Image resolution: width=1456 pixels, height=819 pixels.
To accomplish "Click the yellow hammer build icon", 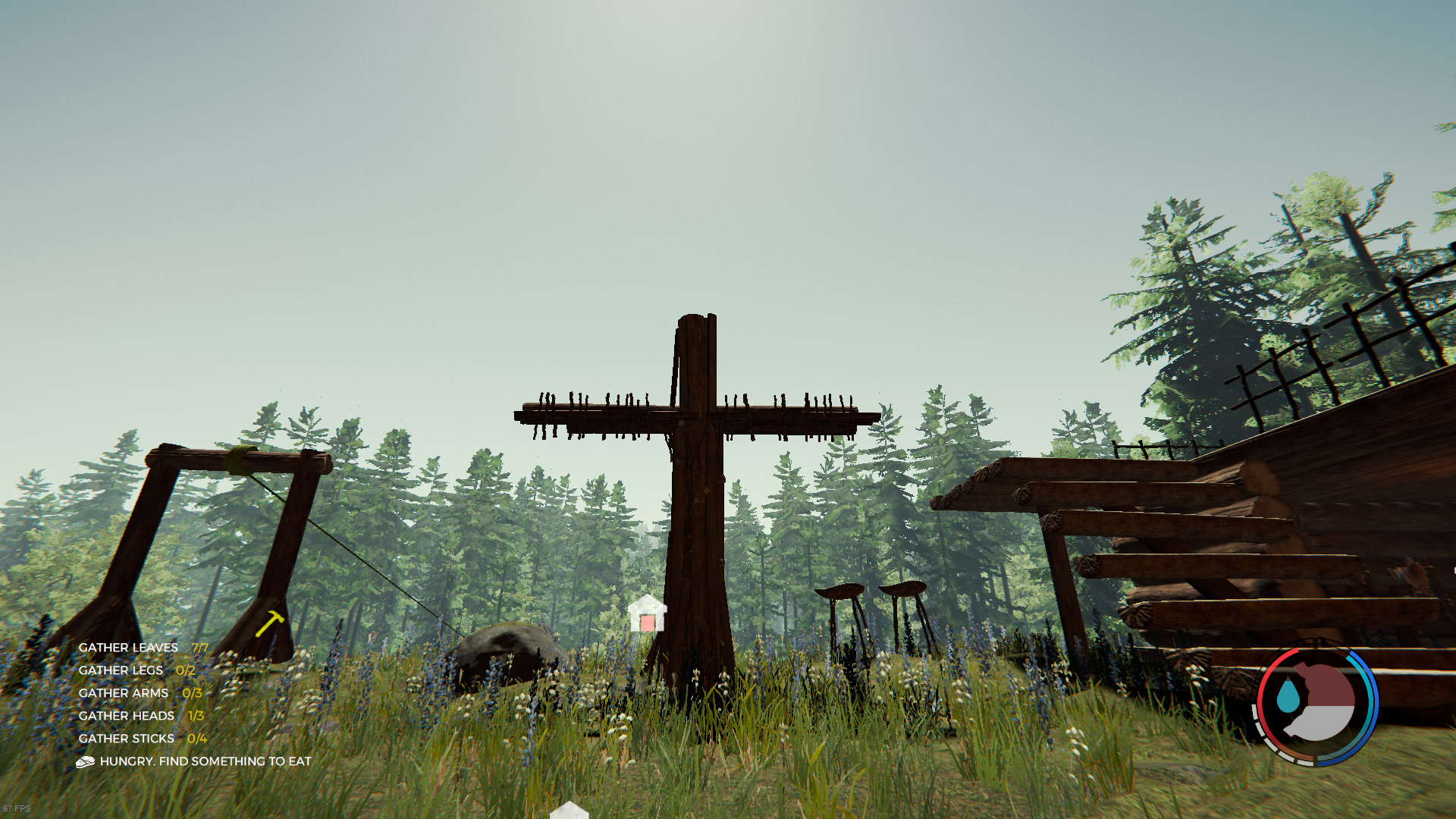I will coord(269,623).
